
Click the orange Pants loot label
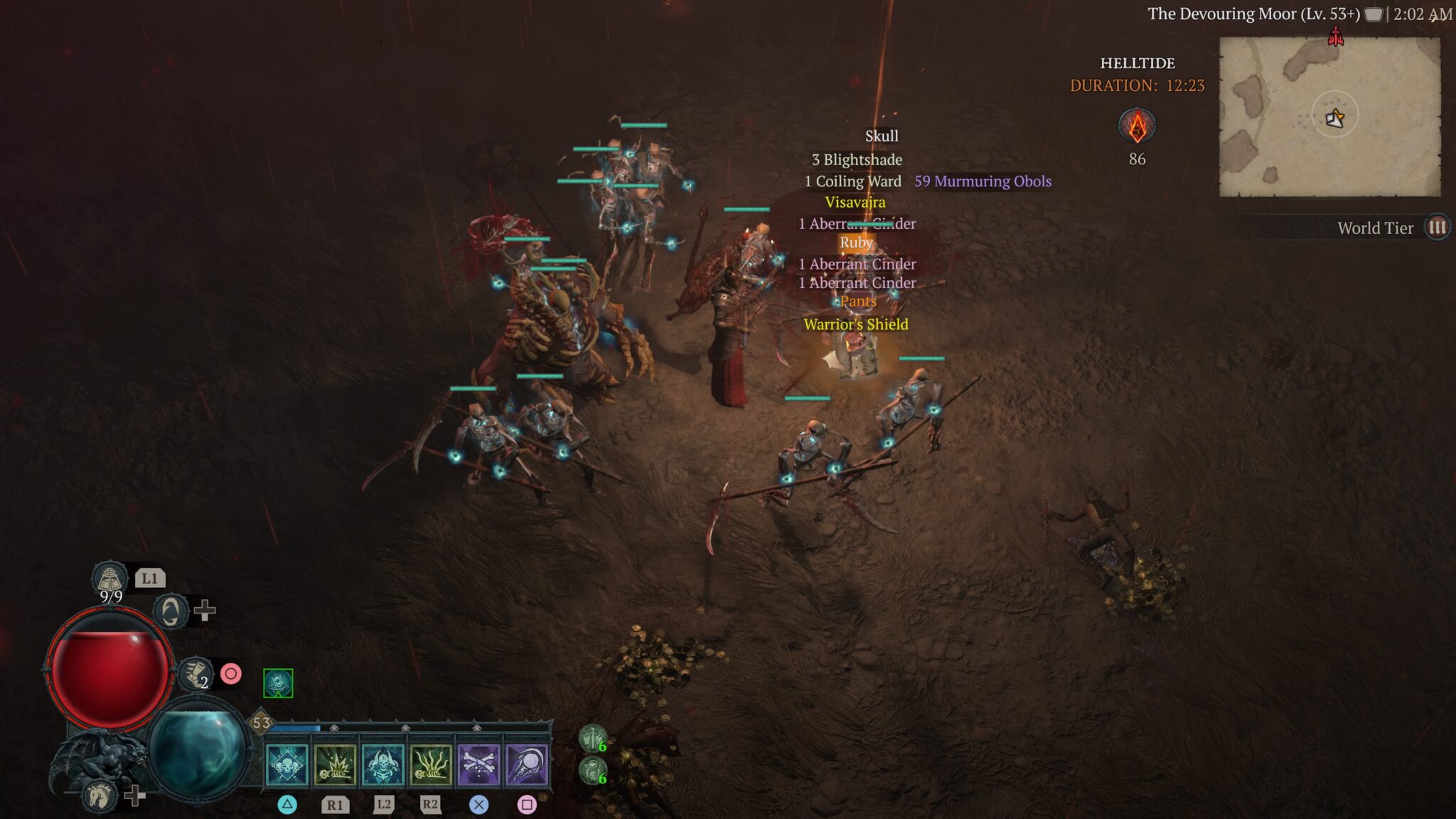coord(857,301)
